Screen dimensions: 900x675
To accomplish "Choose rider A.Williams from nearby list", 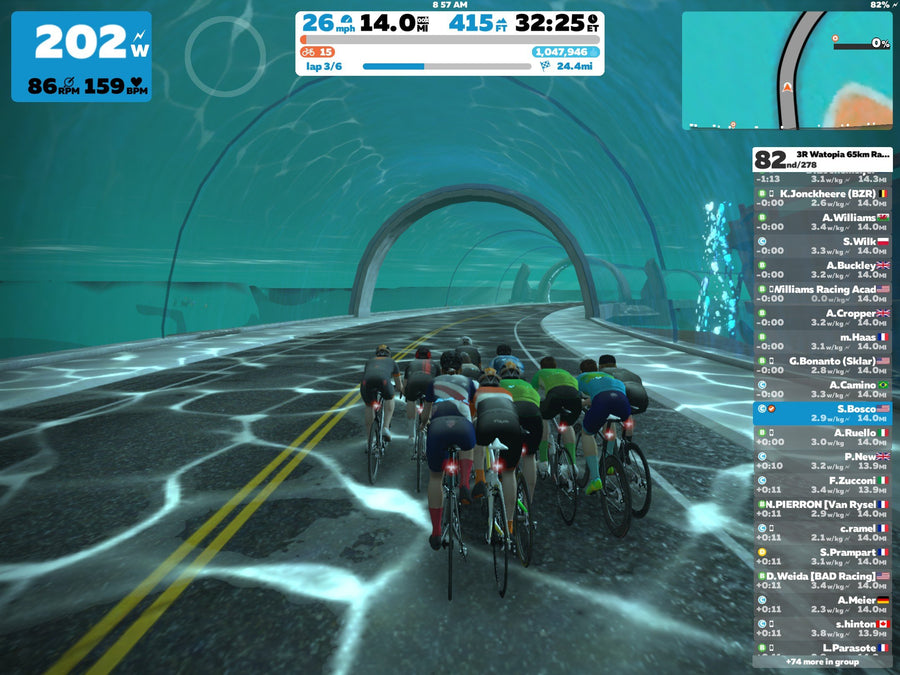I will coord(822,221).
